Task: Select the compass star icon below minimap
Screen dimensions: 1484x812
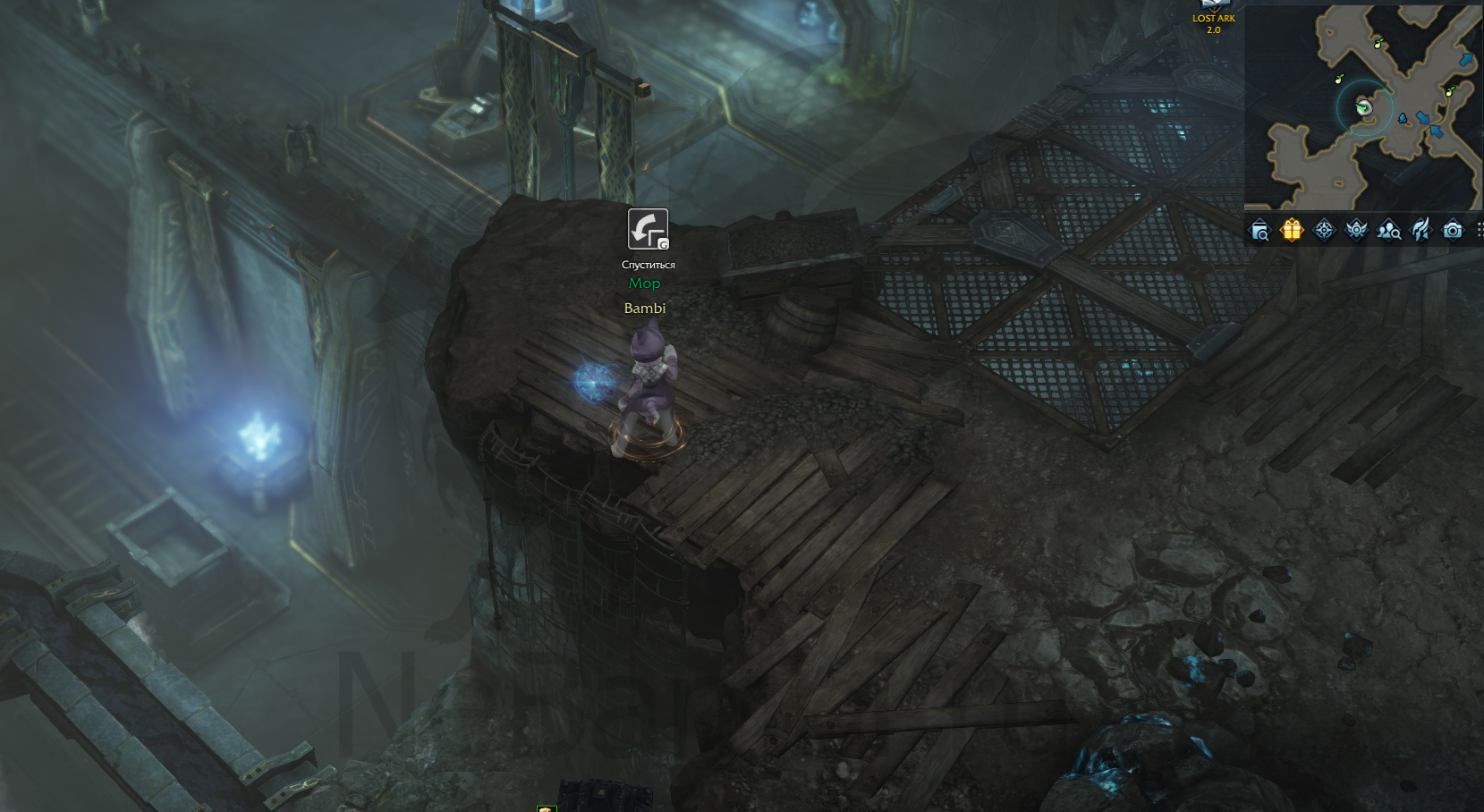Action: 1324,231
